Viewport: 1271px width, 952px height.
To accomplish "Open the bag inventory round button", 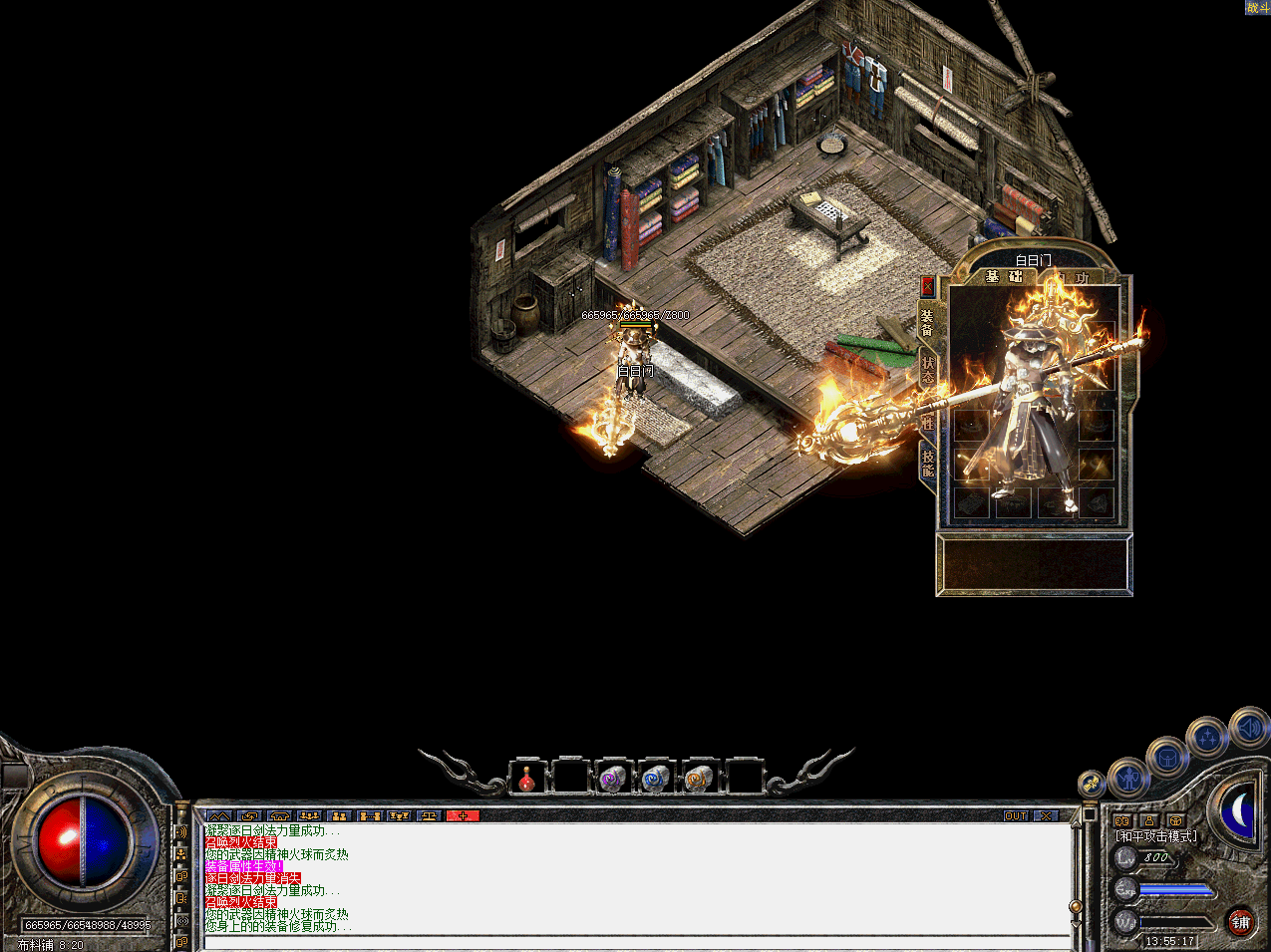I will 1166,759.
